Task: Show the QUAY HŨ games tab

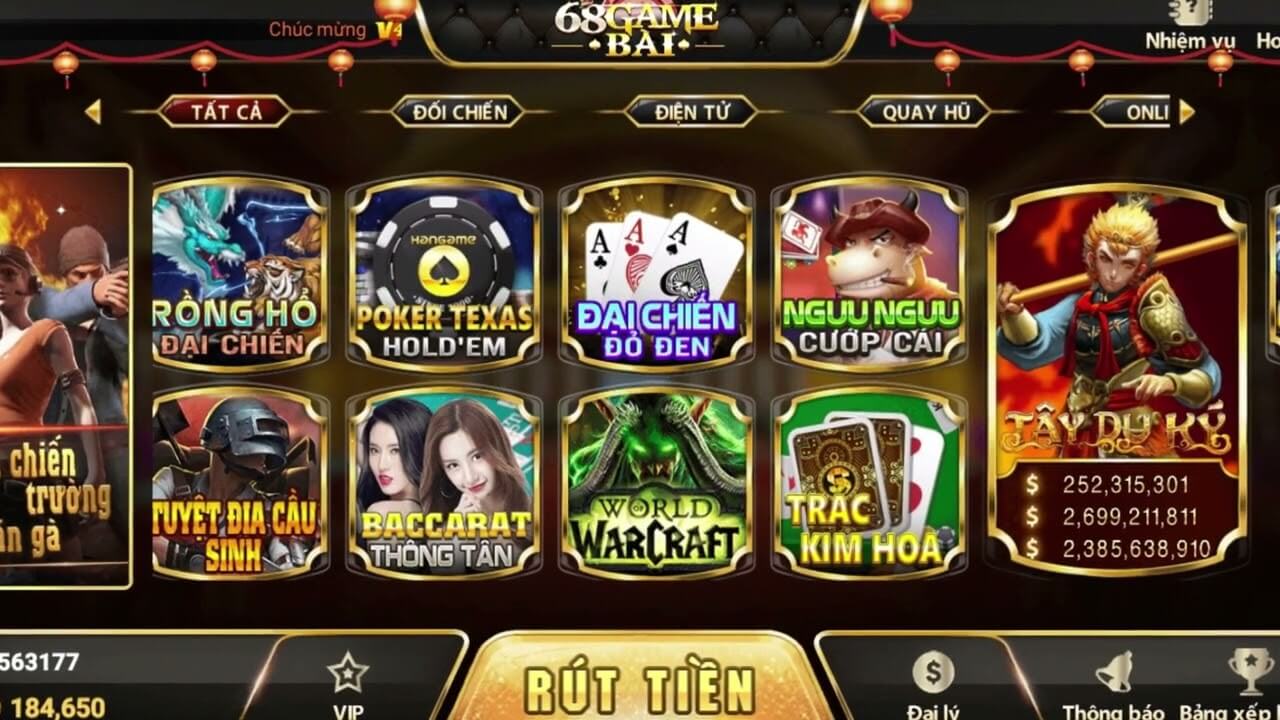Action: [x=925, y=112]
